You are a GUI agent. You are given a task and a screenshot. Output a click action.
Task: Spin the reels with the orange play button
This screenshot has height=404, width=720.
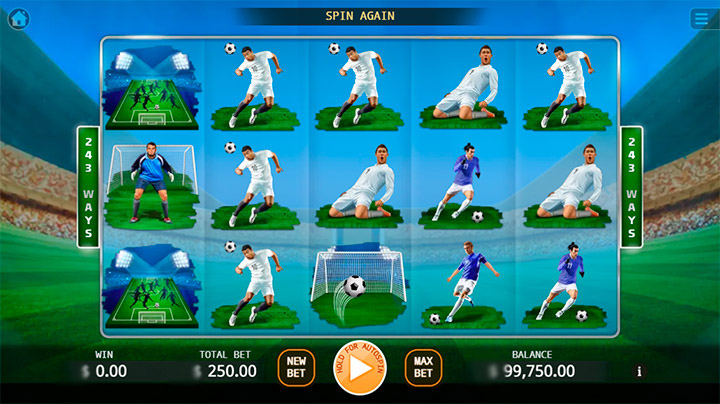(x=359, y=369)
